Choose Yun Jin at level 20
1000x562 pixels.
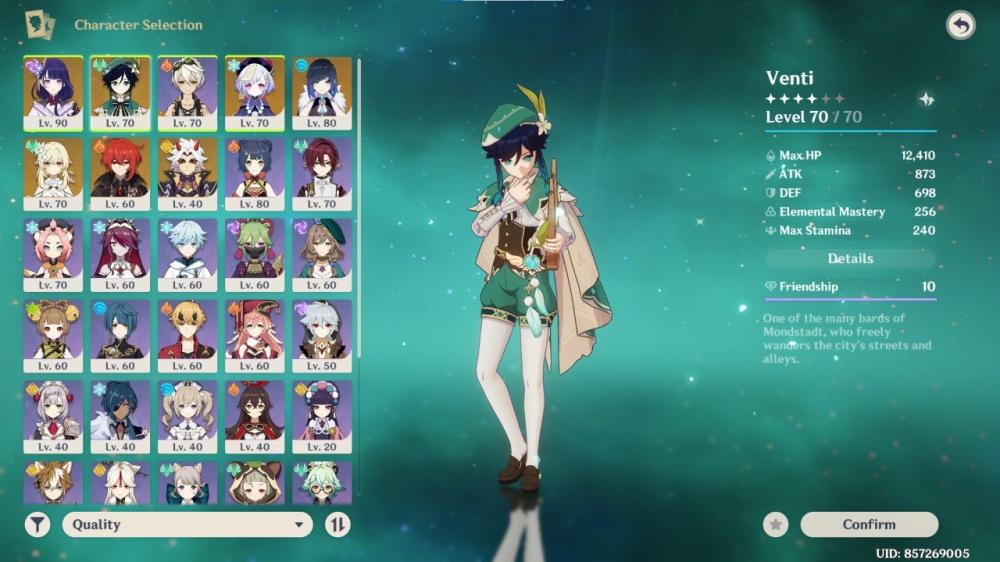point(322,416)
